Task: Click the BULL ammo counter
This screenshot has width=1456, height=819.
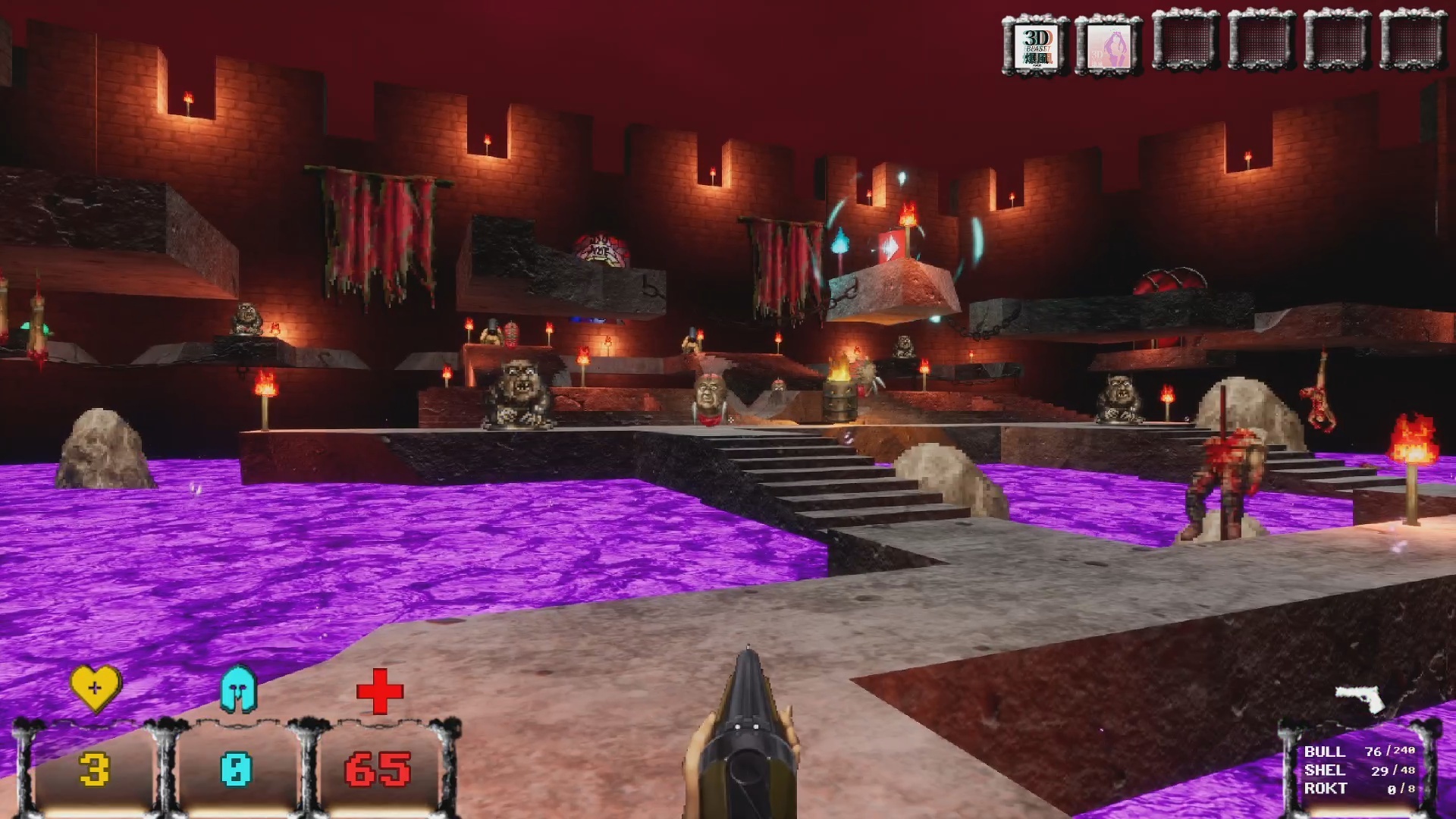Action: (x=1357, y=752)
